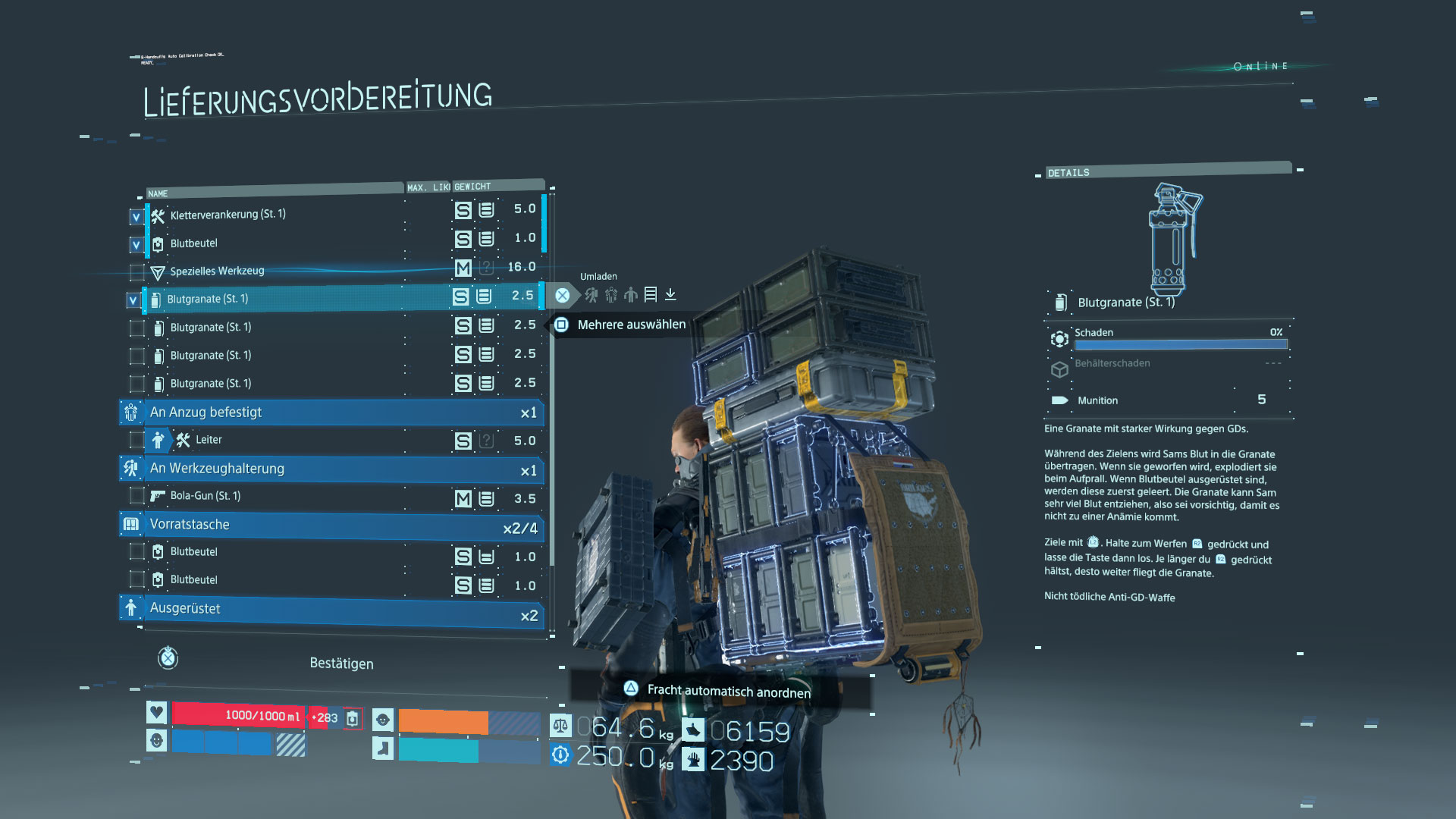
Task: Tick the Leiter checkbox
Action: [x=136, y=440]
